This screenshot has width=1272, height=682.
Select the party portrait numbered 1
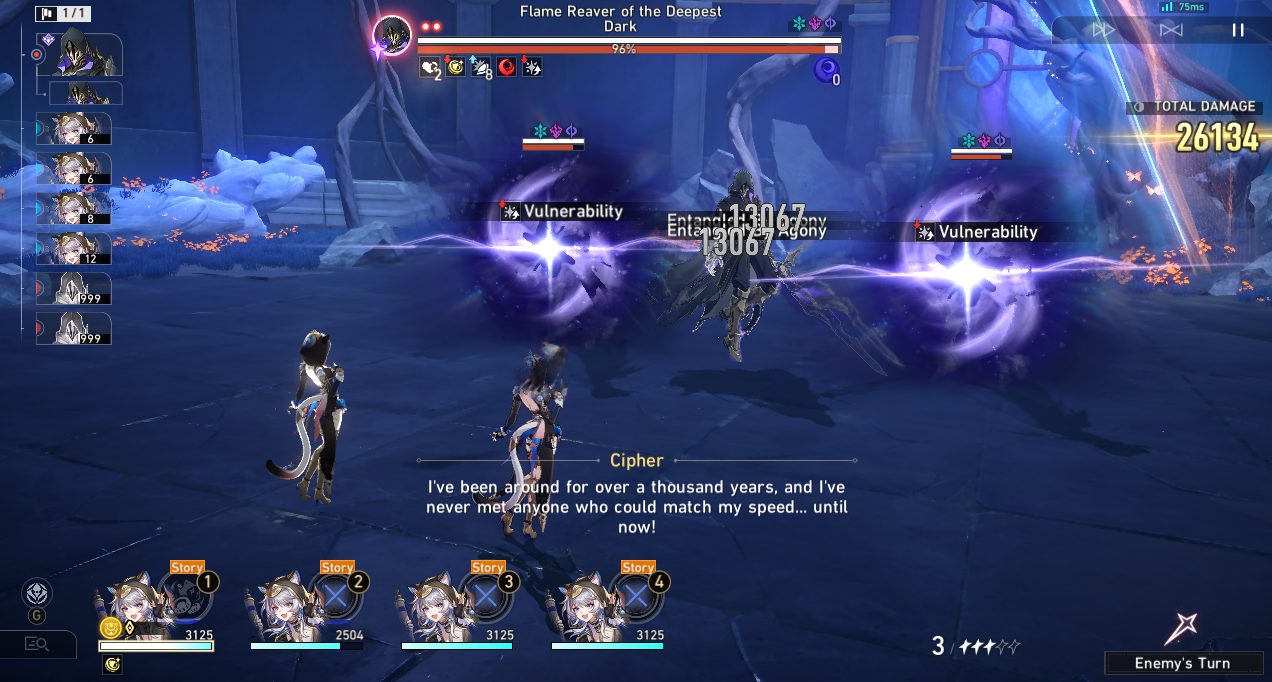tap(134, 605)
